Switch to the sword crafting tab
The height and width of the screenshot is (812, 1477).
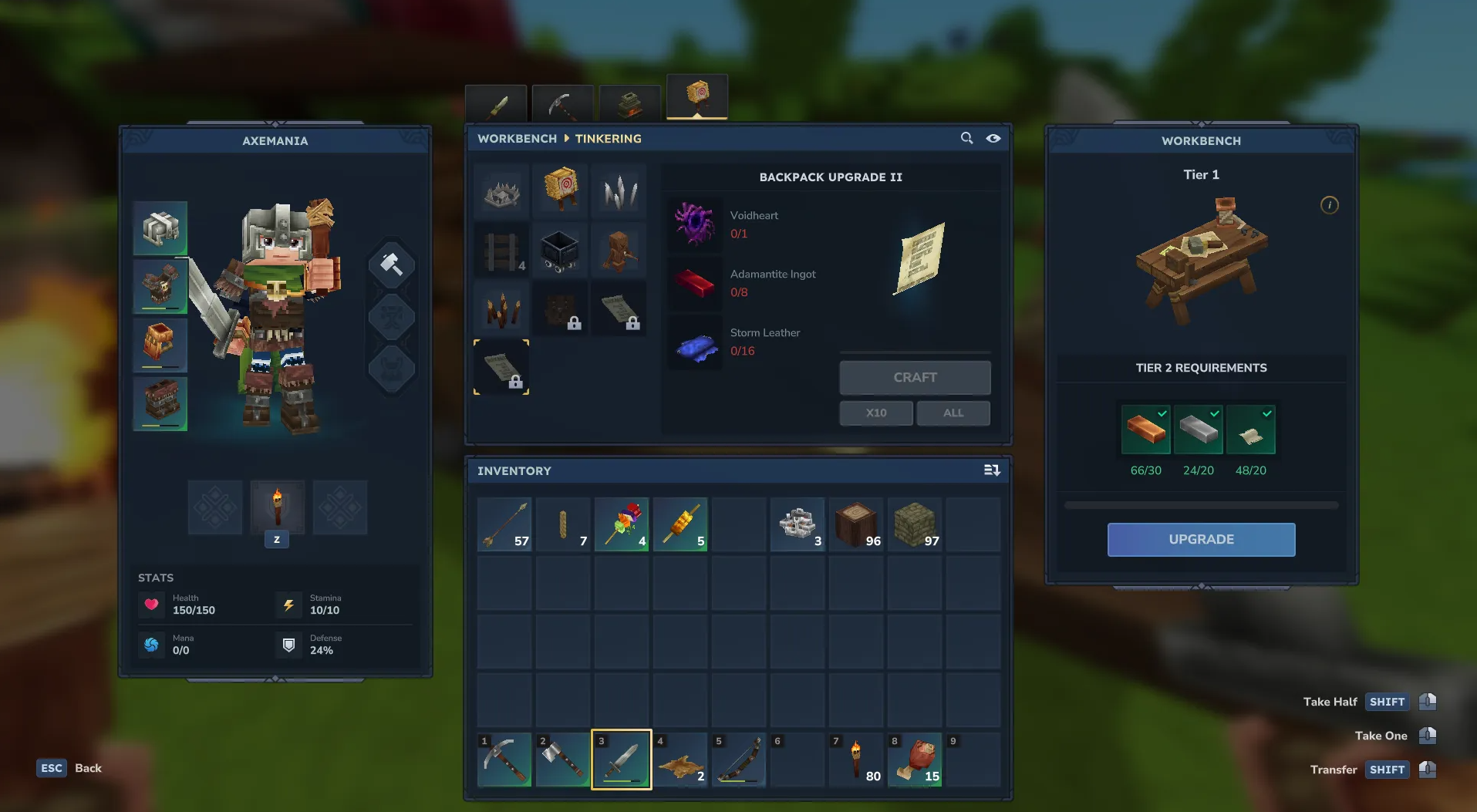pos(497,103)
